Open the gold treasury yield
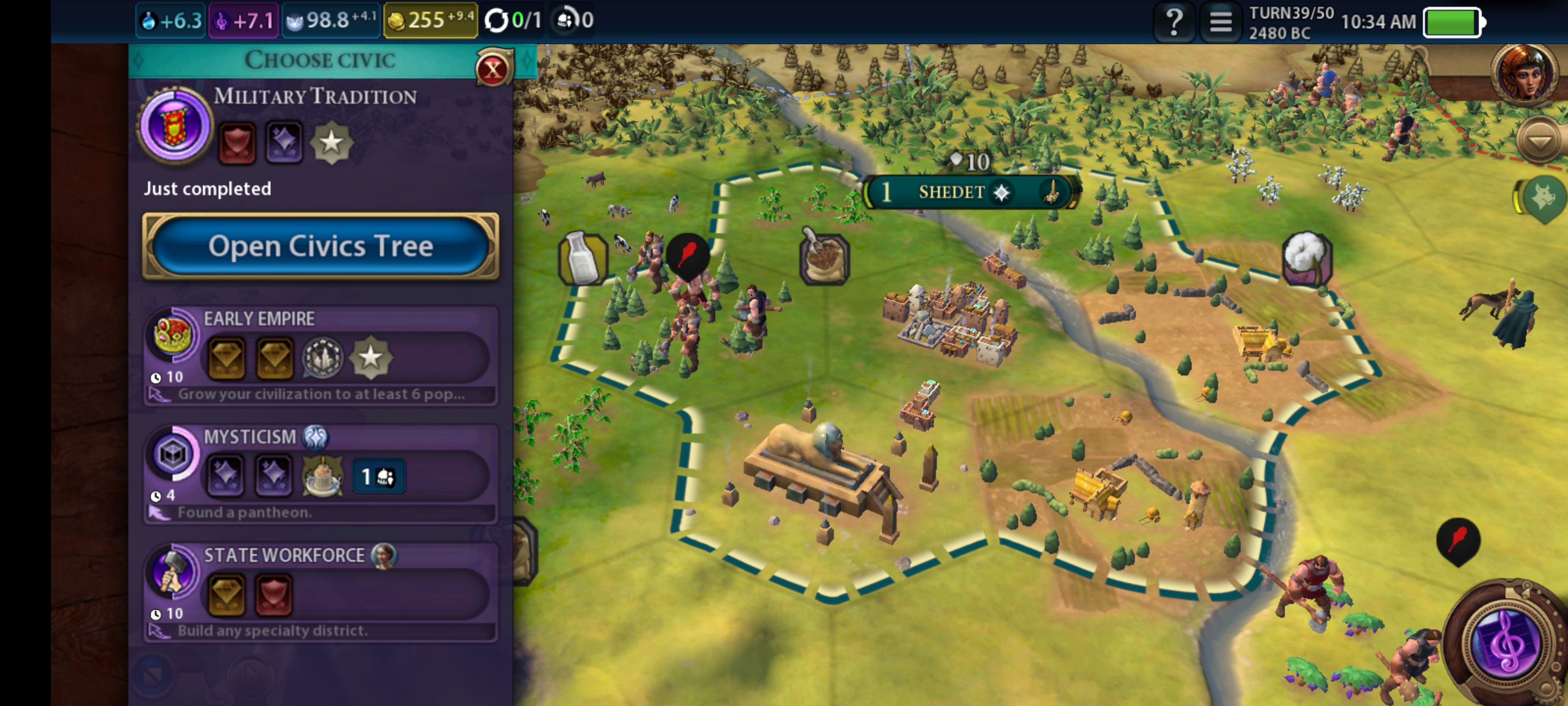The width and height of the screenshot is (1568, 706). click(x=430, y=21)
